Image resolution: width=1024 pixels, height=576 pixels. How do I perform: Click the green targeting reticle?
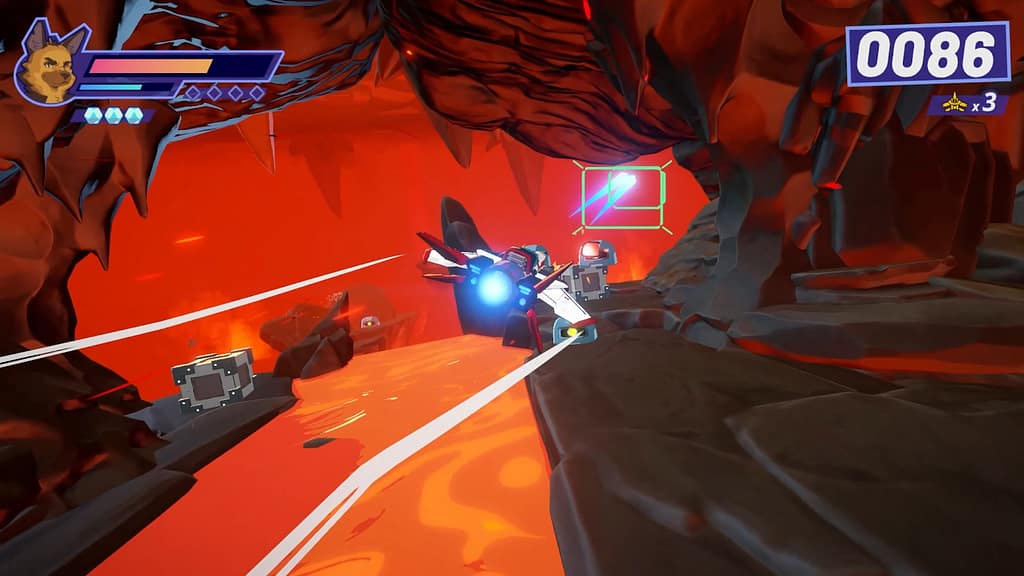622,194
